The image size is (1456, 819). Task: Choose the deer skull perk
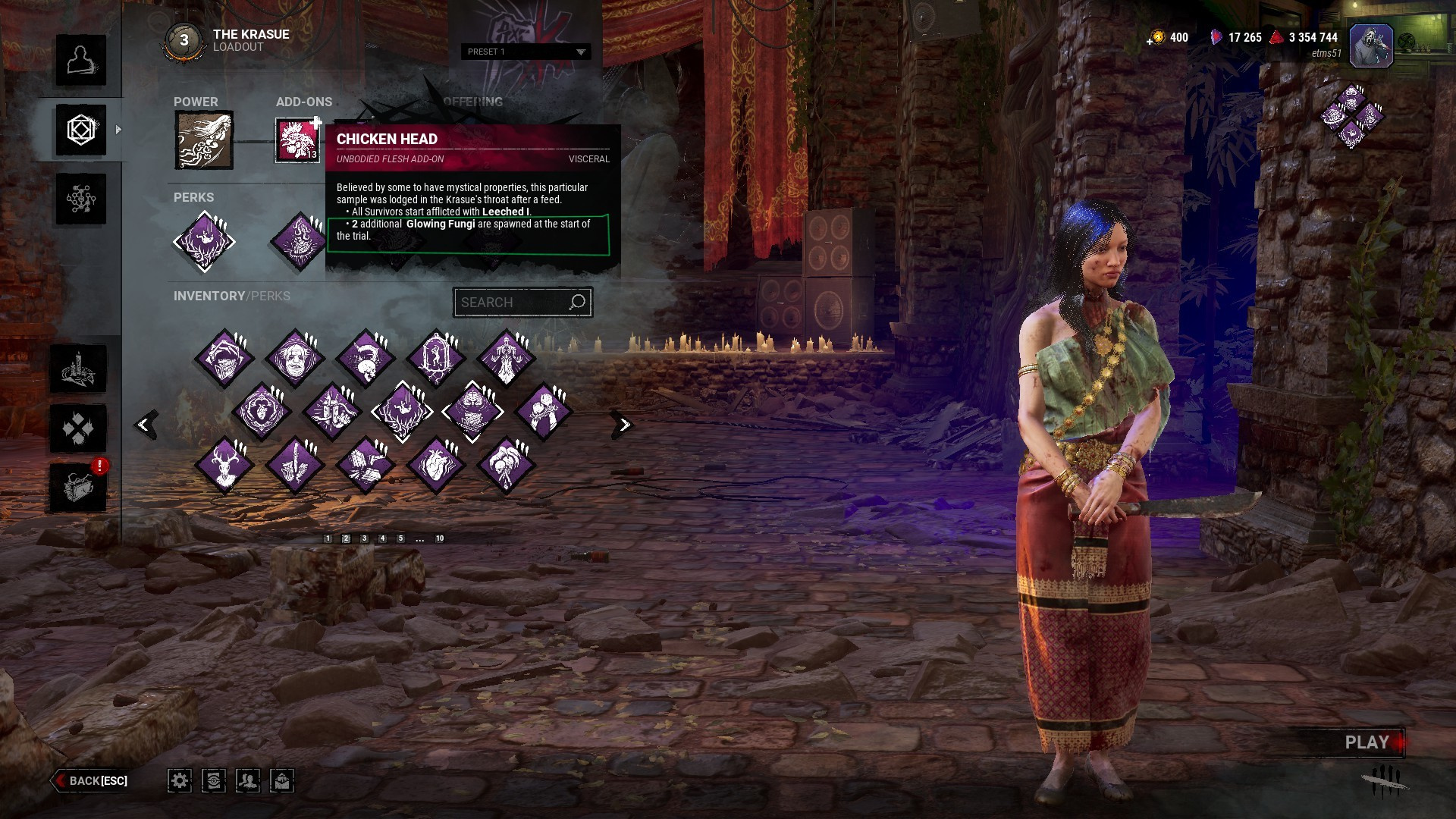point(224,466)
